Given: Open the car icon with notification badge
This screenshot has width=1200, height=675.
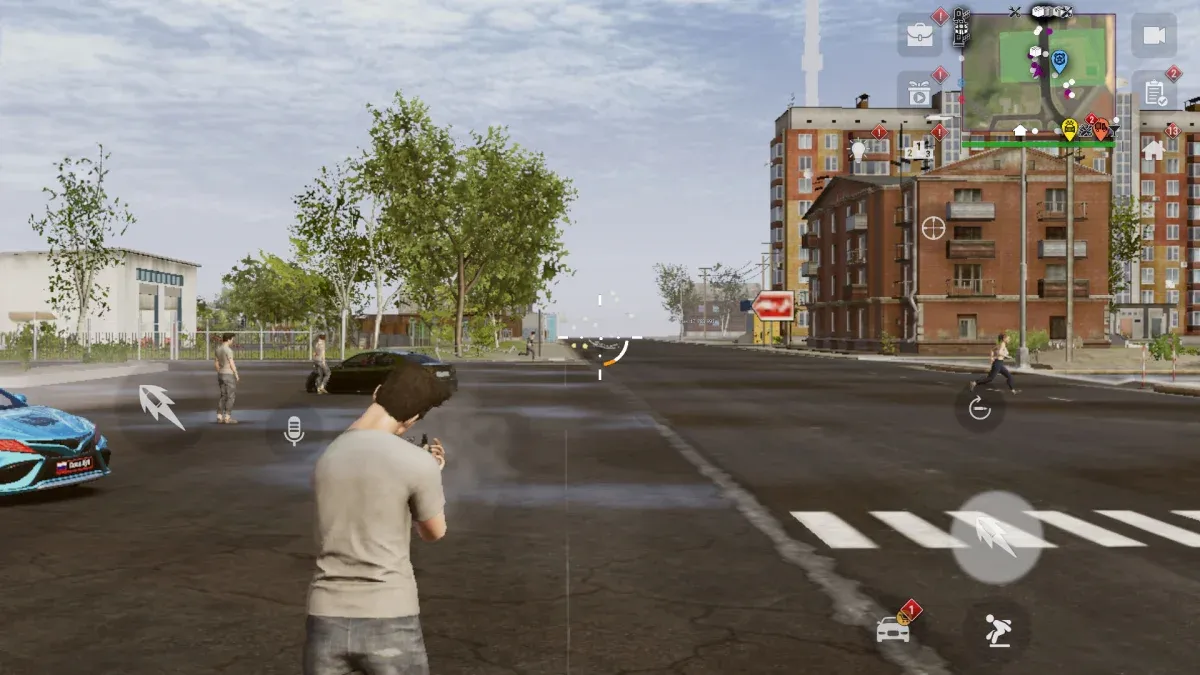Looking at the screenshot, I should click(x=893, y=629).
